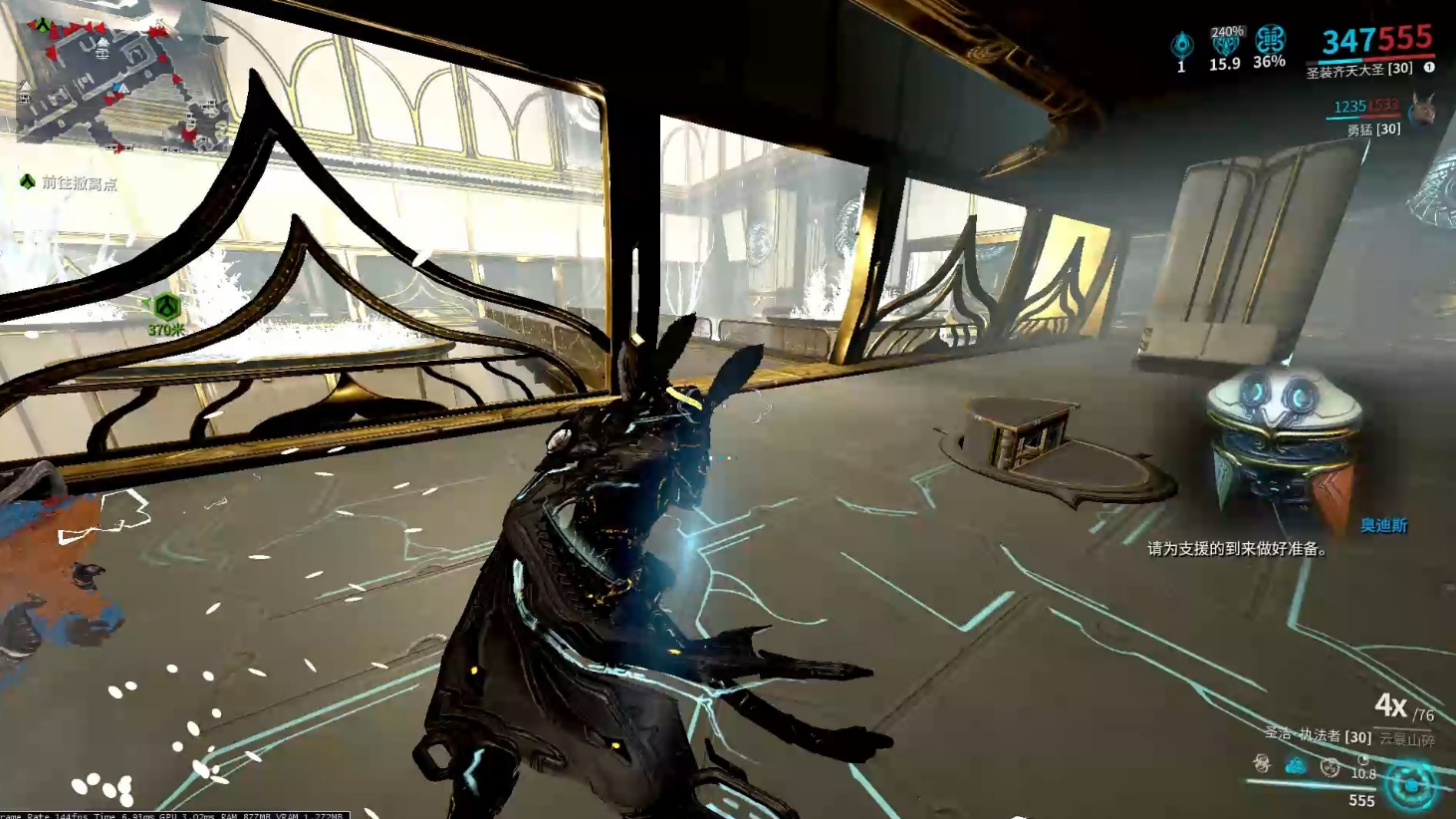Activate the third circular ability icon
Screen dimensions: 1456x819
[x=1329, y=766]
